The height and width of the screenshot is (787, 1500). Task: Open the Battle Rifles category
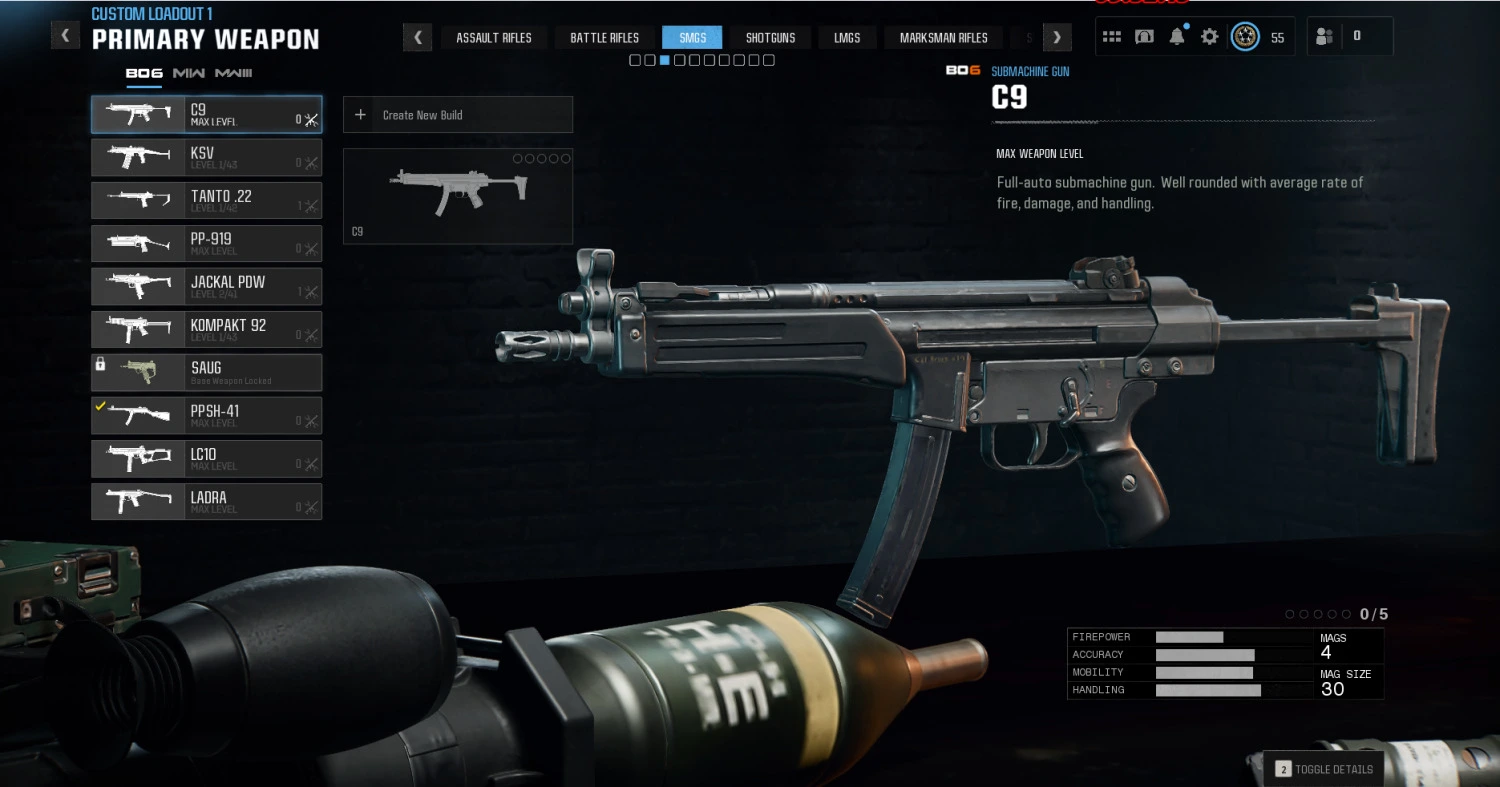[604, 38]
